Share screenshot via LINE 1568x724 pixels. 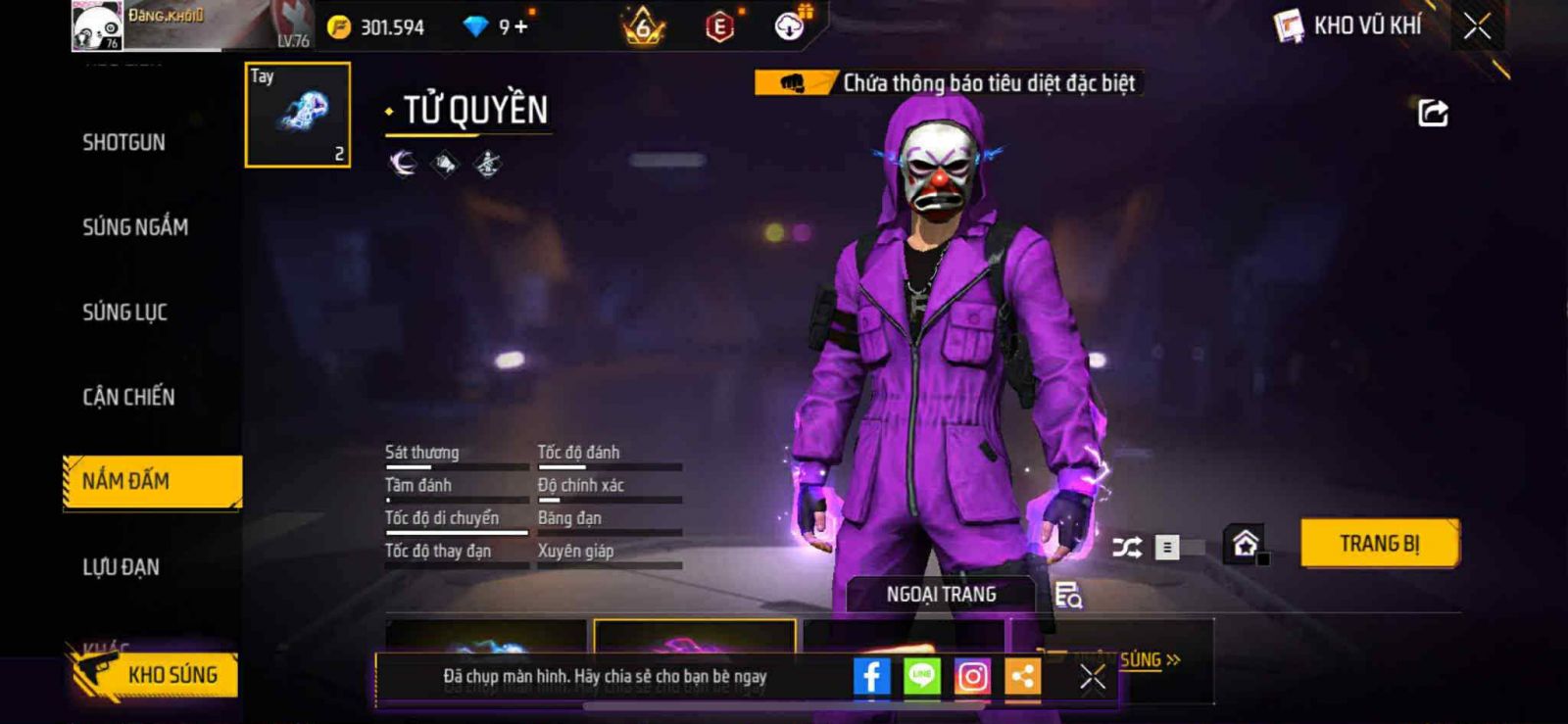[x=921, y=676]
